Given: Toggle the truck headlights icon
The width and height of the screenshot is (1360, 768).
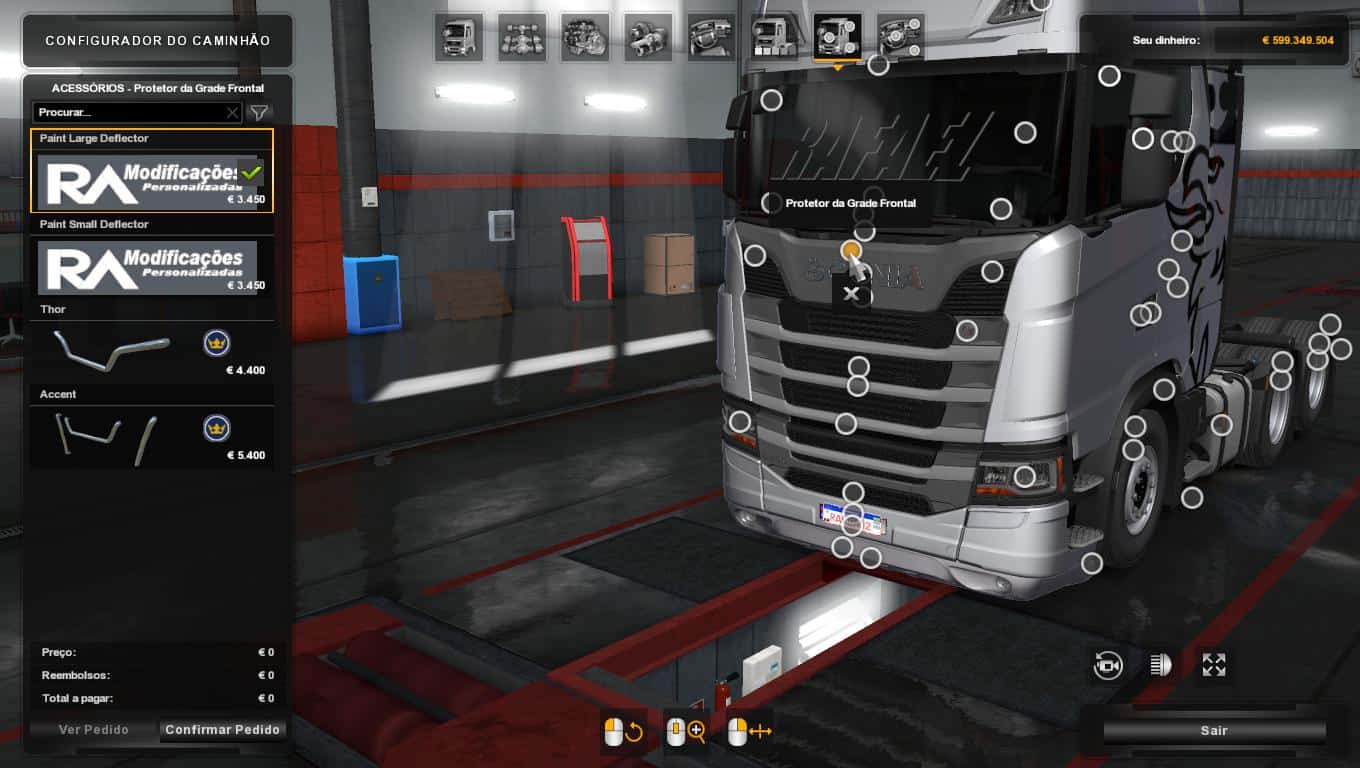Looking at the screenshot, I should (x=1161, y=666).
